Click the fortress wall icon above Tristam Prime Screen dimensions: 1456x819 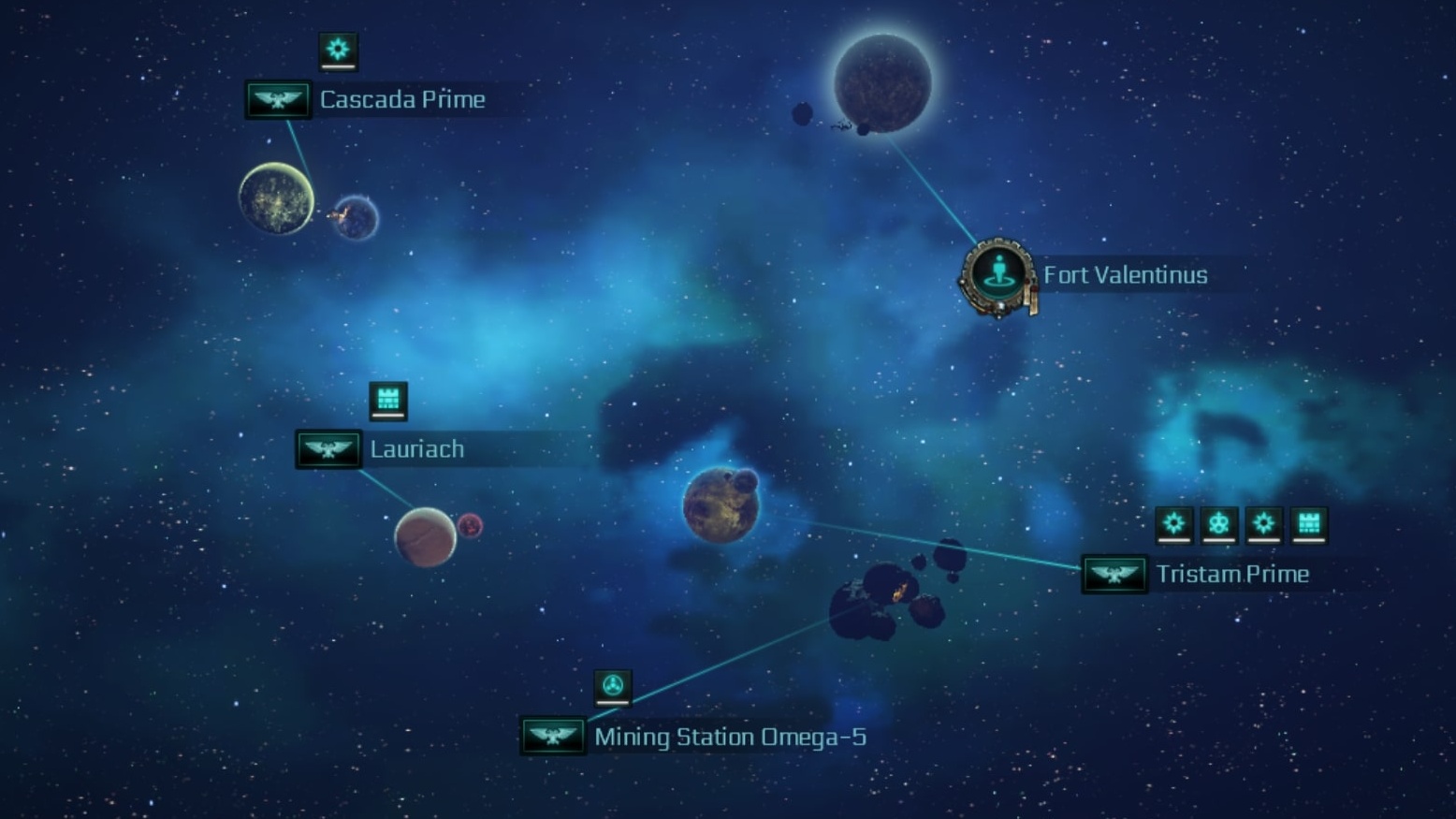click(x=1308, y=524)
